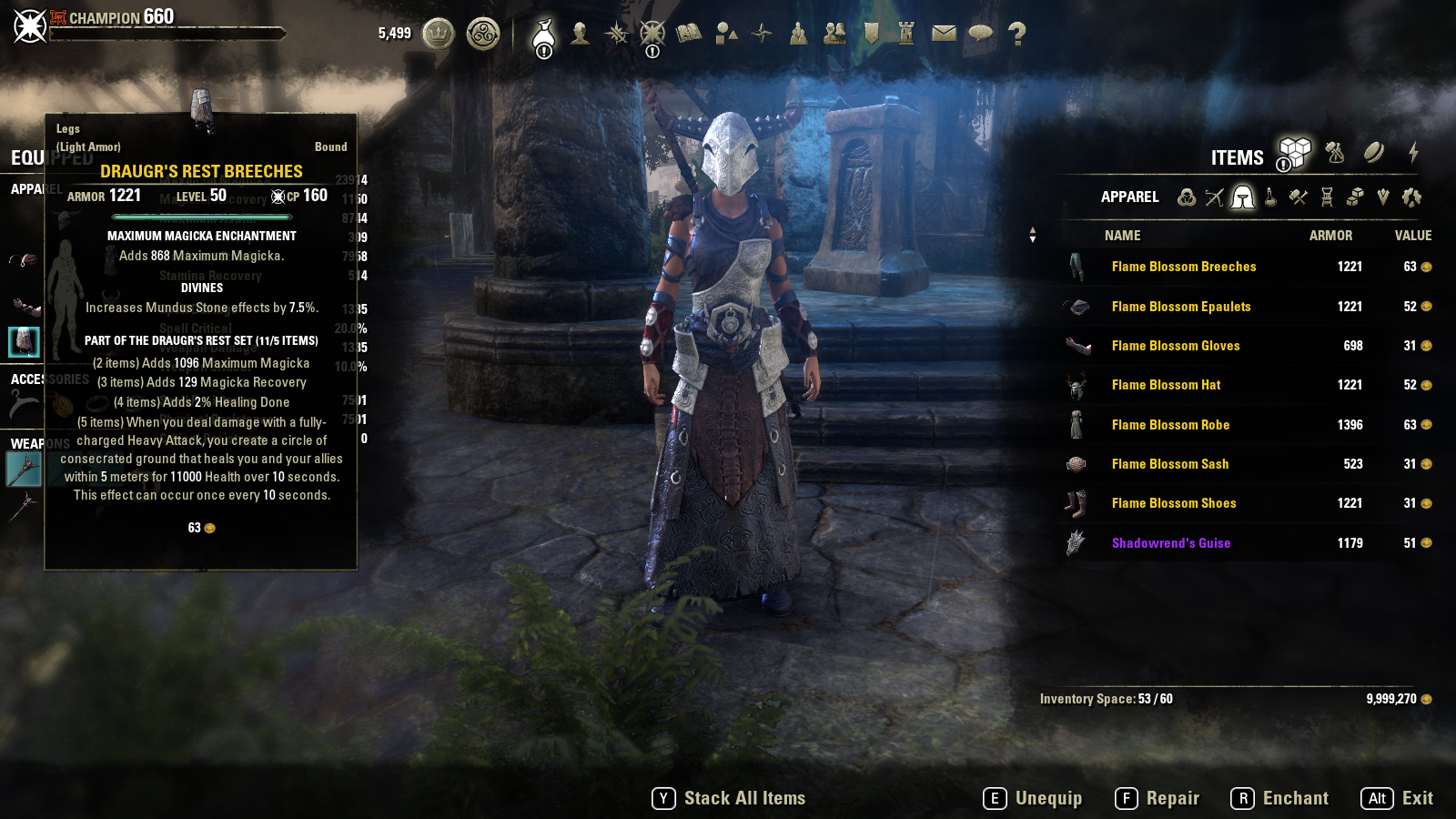The image size is (1456, 819).
Task: Select Flame Blossom Breeches in the list
Action: (x=1183, y=267)
